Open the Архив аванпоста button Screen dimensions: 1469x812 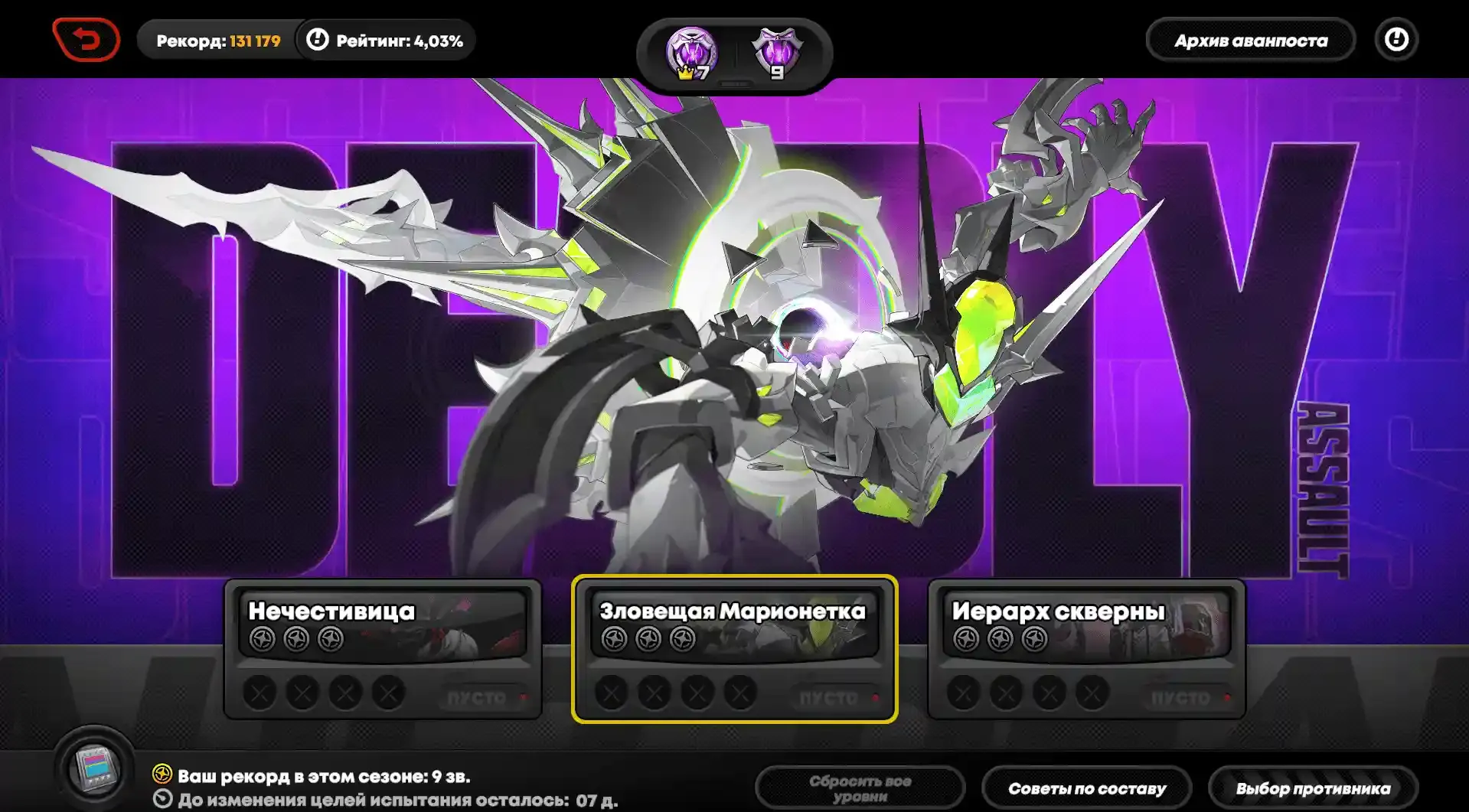click(1250, 41)
